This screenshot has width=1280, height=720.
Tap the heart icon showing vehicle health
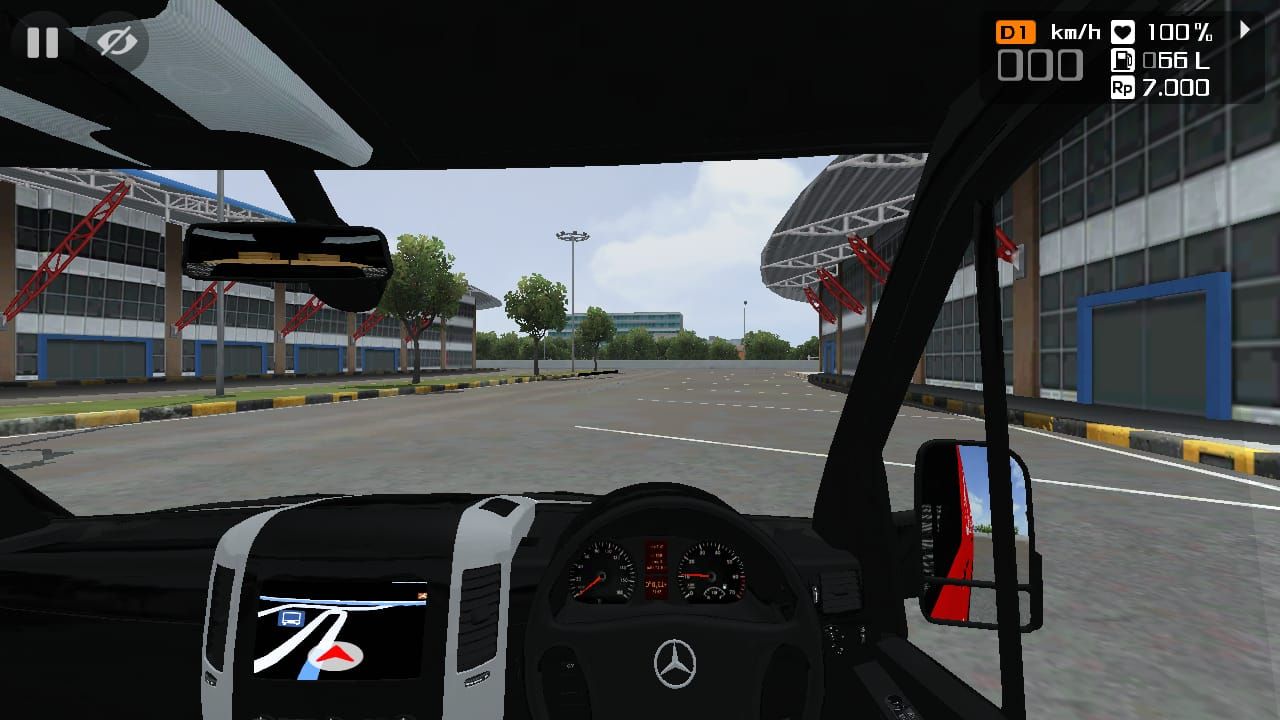click(x=1124, y=31)
